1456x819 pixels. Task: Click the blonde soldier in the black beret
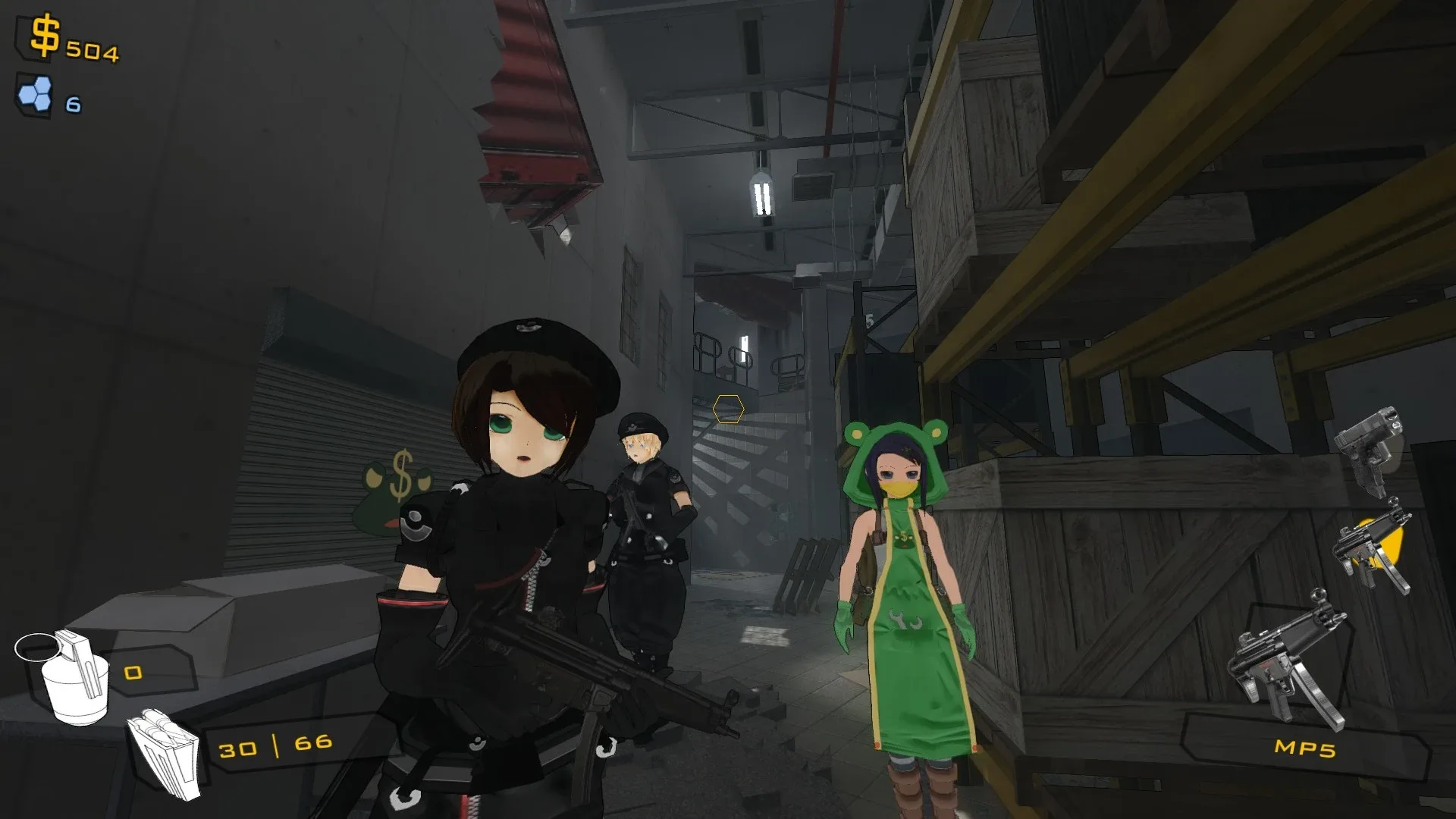point(645,493)
